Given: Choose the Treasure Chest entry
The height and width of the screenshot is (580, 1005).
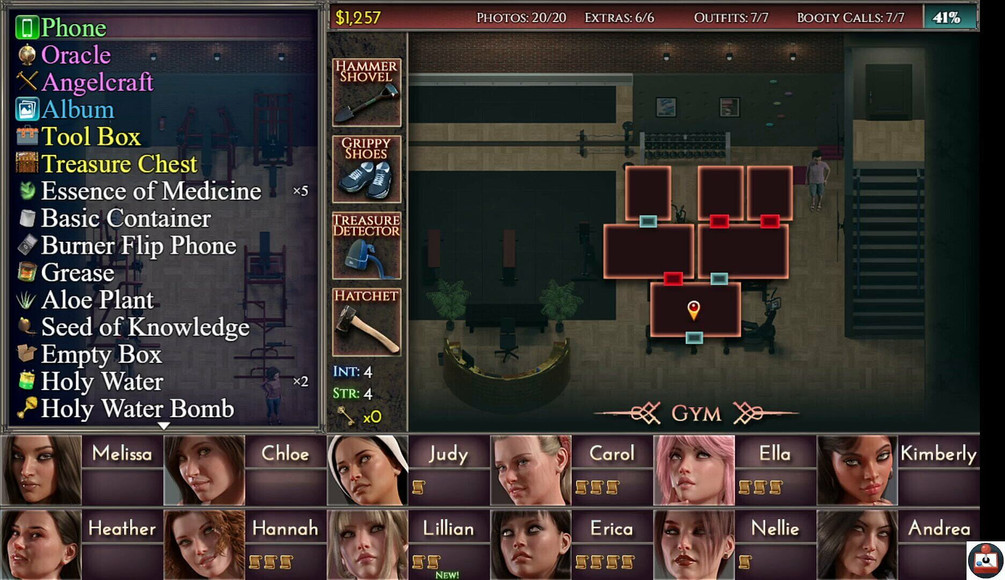Looking at the screenshot, I should [x=119, y=164].
